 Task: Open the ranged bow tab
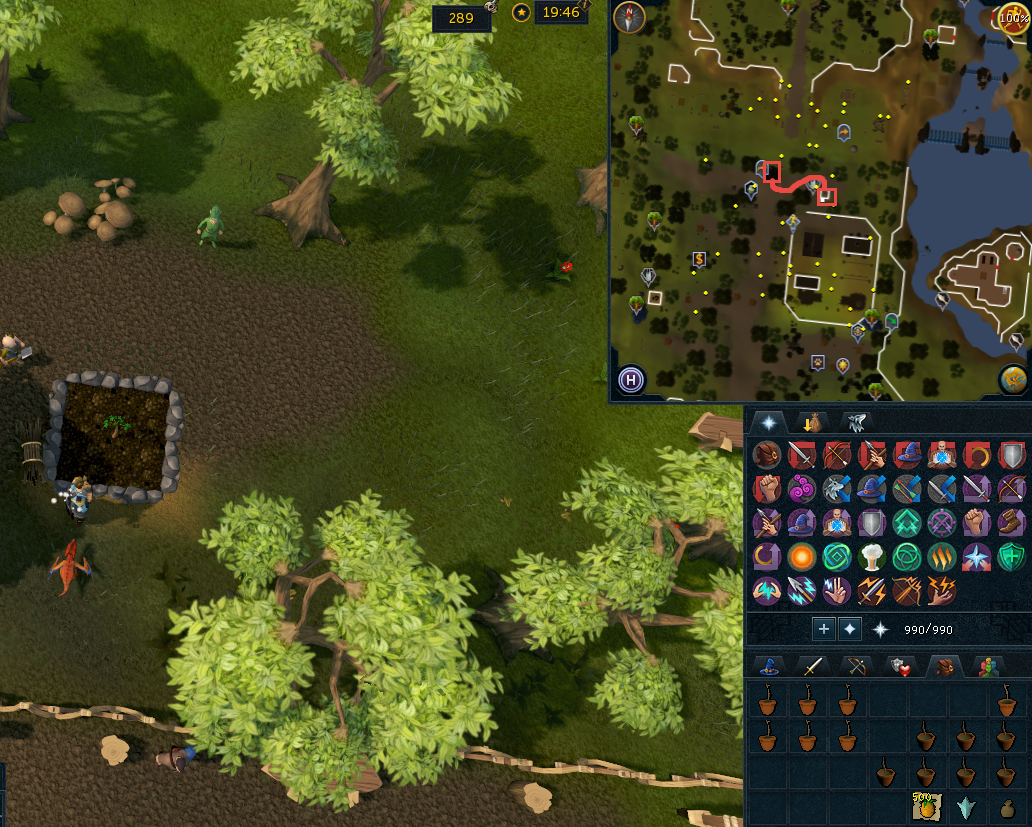coord(855,666)
